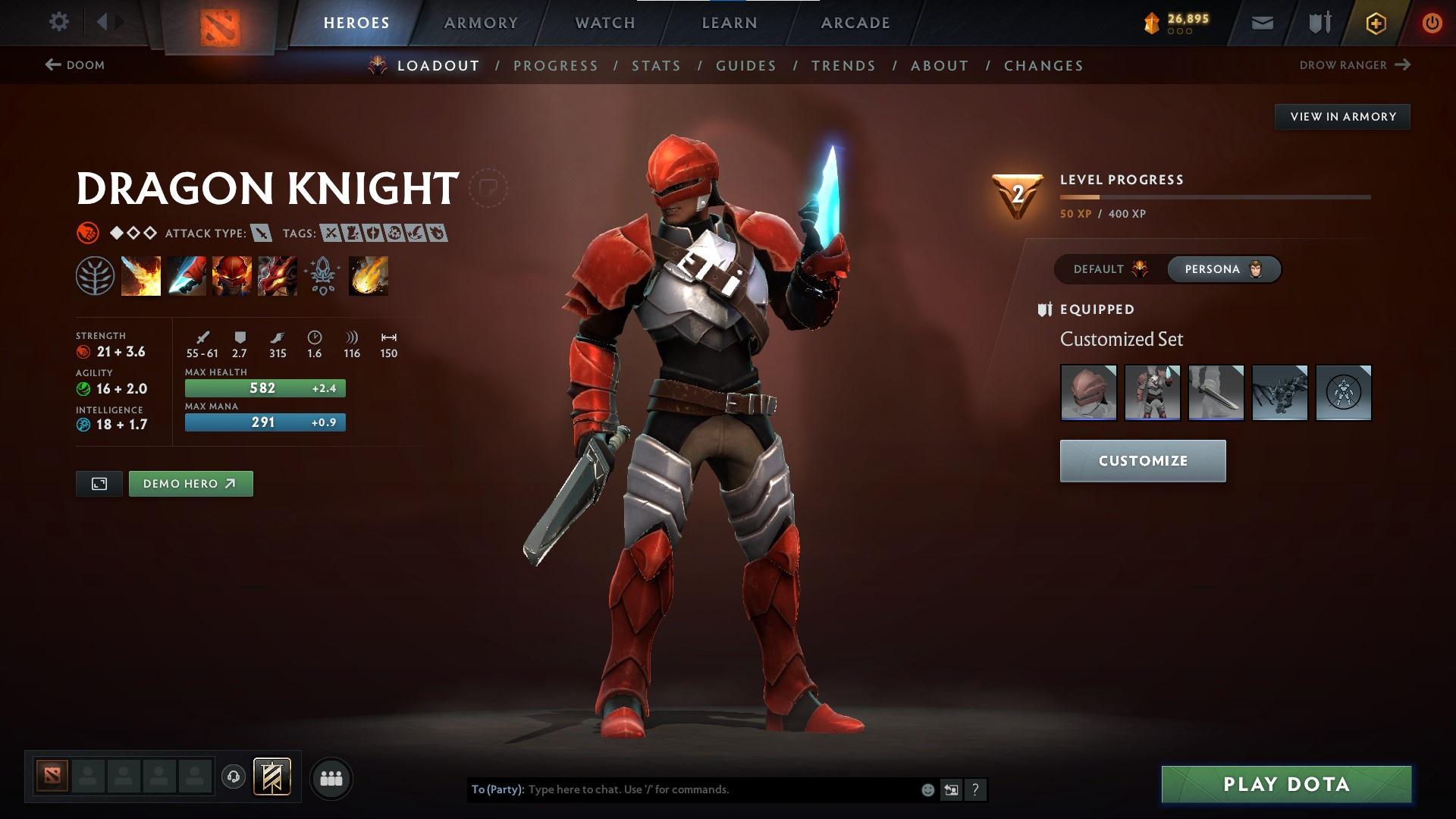Toggle the hero preview window mode
The image size is (1456, 819).
click(x=99, y=483)
